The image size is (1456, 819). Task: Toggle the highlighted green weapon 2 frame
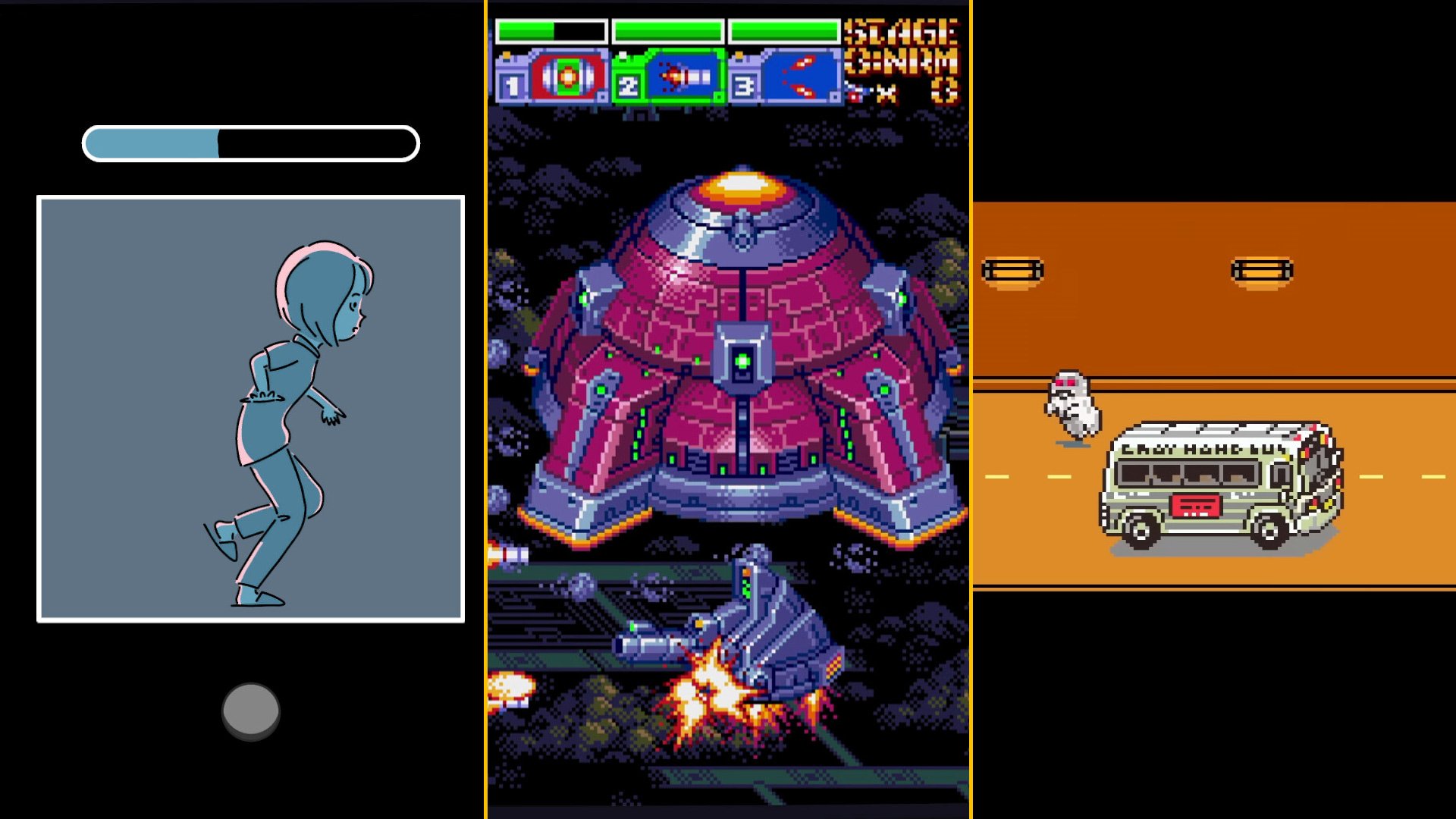(x=666, y=74)
